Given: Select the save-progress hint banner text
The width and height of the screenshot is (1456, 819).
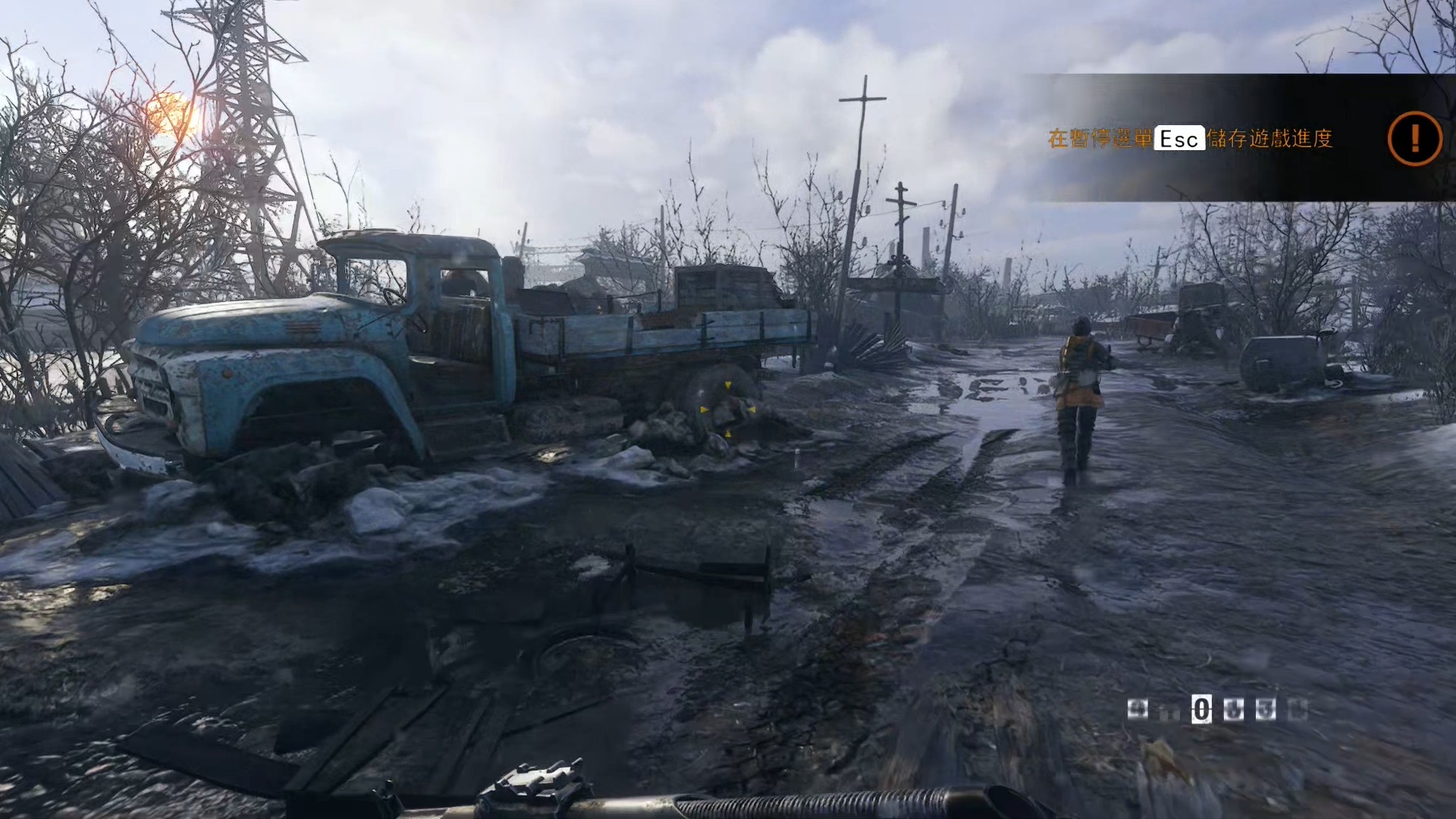Looking at the screenshot, I should 1189,139.
